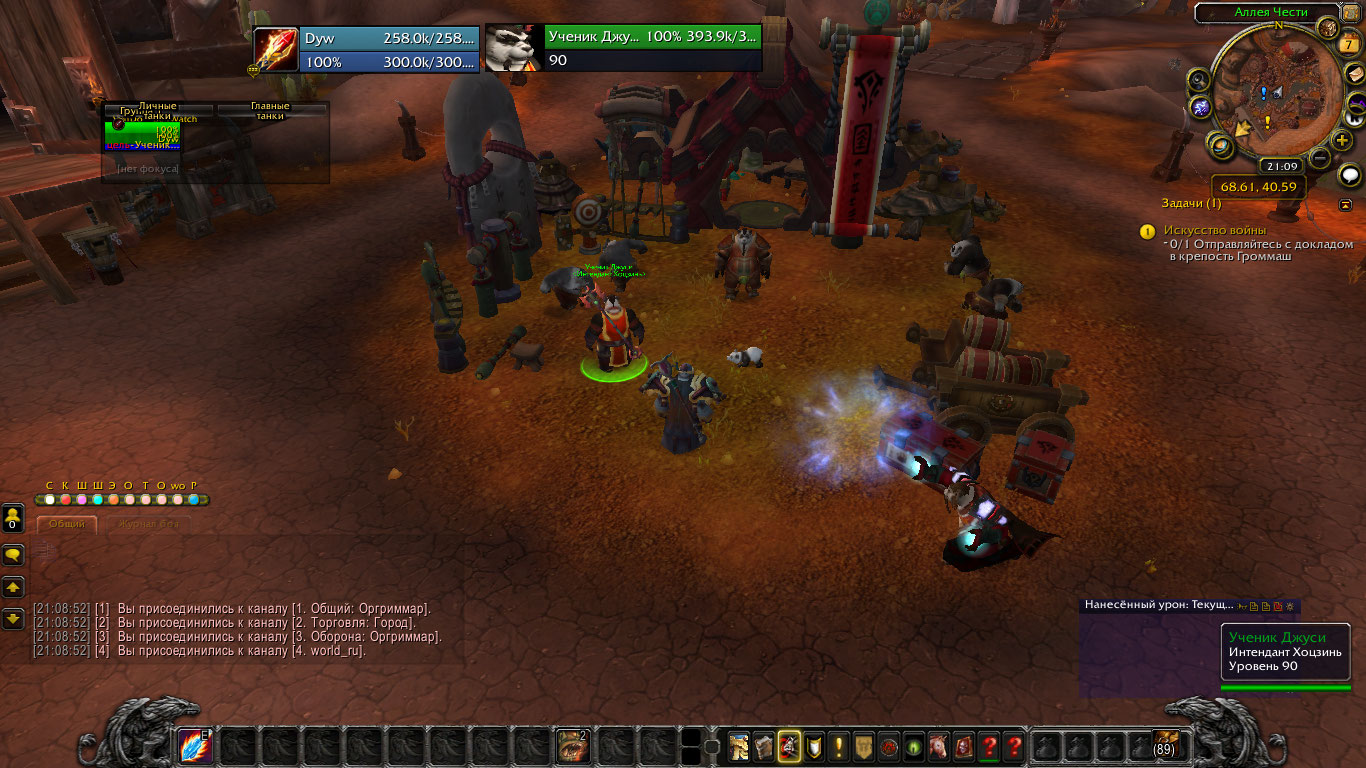Open the quest log exclamation mark button
The image size is (1366, 768).
click(x=838, y=746)
